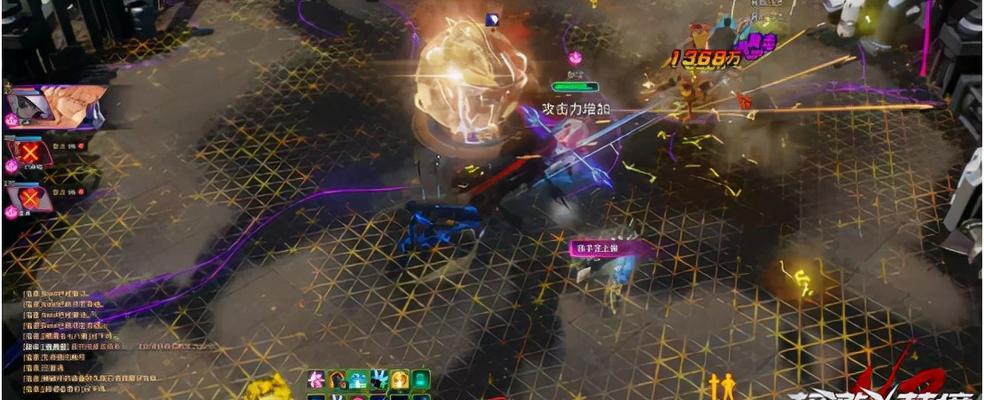984x400 pixels.
Task: Activate the white building skill on green
Action: (x=358, y=379)
